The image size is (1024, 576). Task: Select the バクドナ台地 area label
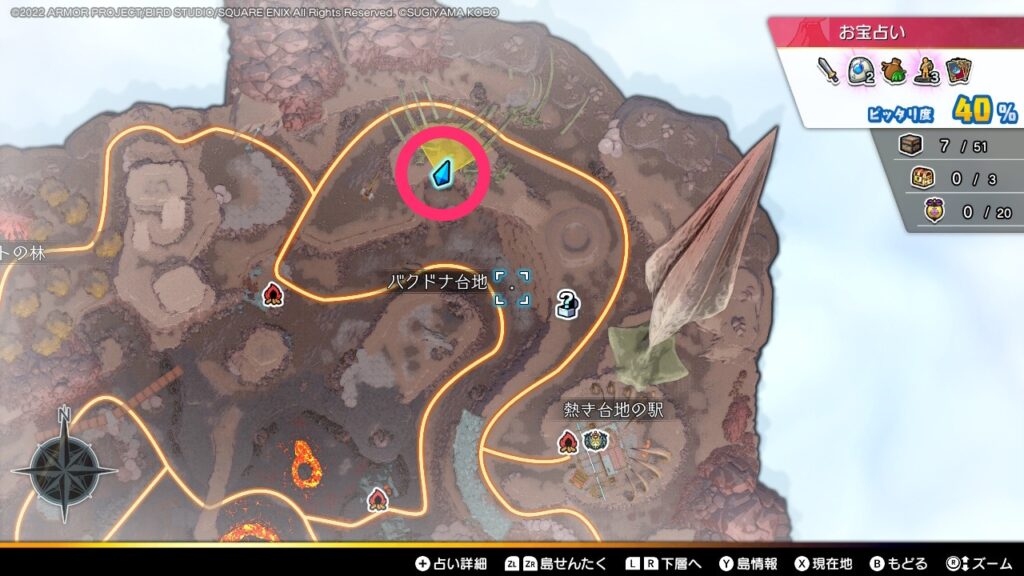(x=437, y=283)
